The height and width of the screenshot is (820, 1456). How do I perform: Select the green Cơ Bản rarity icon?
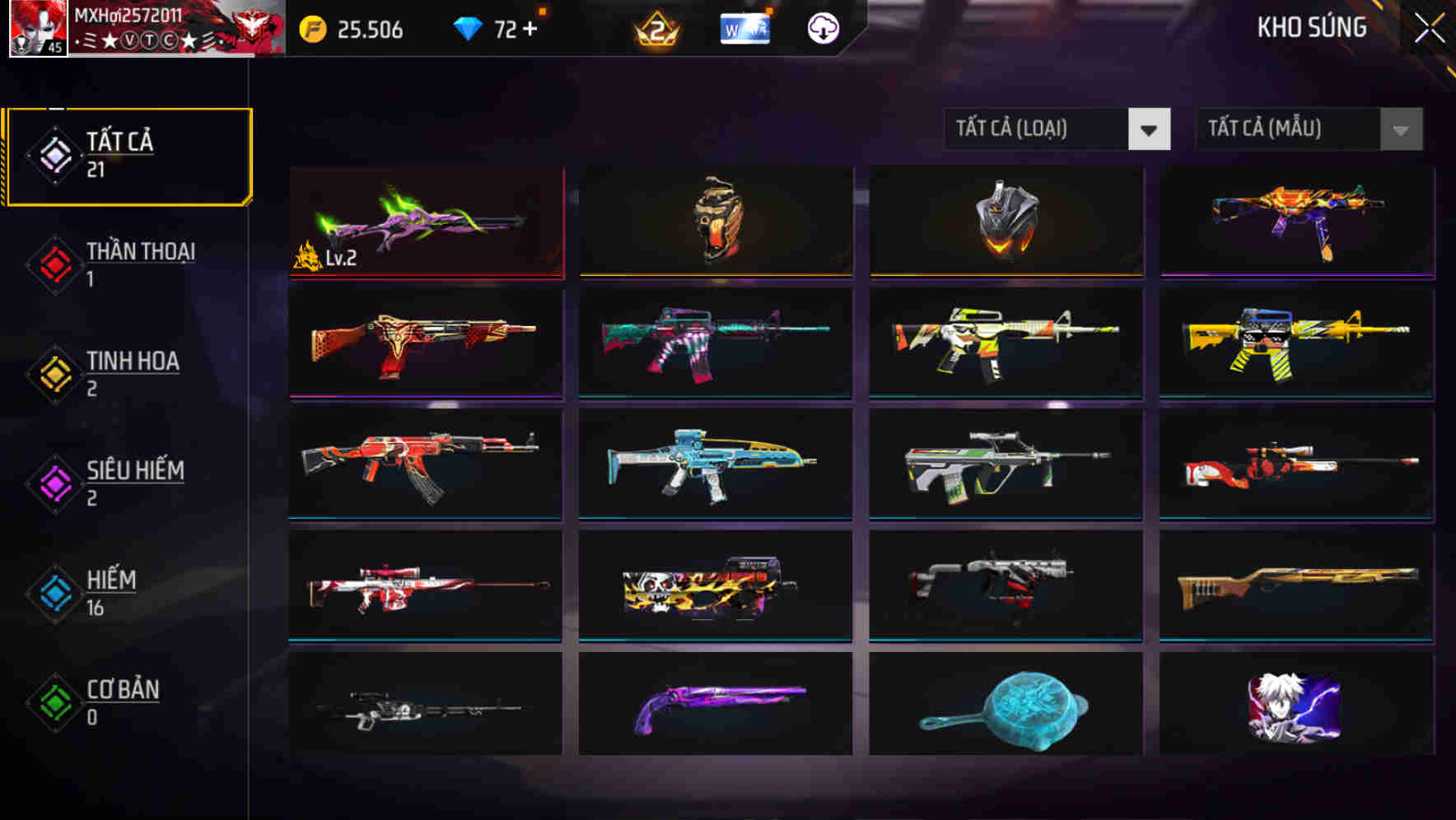pos(53,702)
